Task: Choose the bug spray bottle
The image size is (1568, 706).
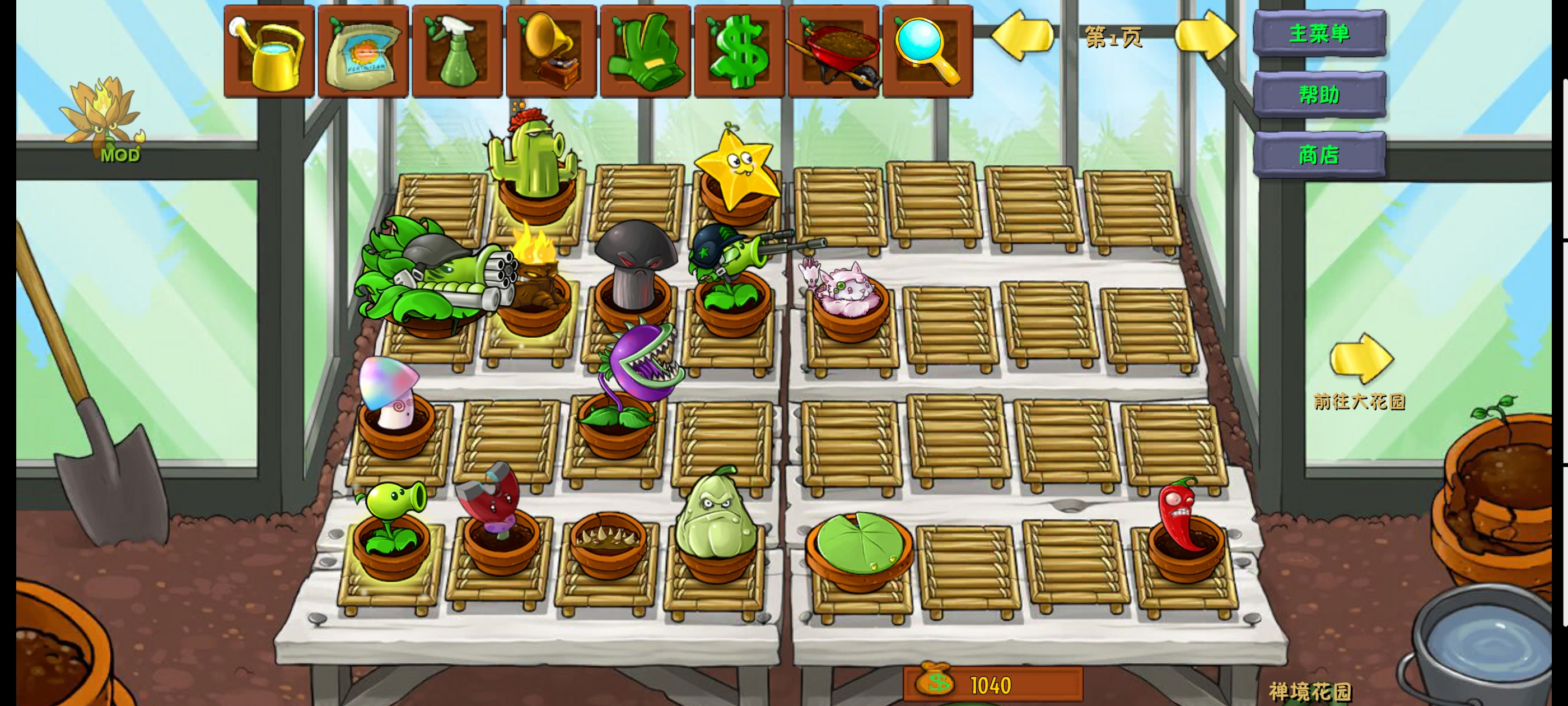Action: click(457, 52)
